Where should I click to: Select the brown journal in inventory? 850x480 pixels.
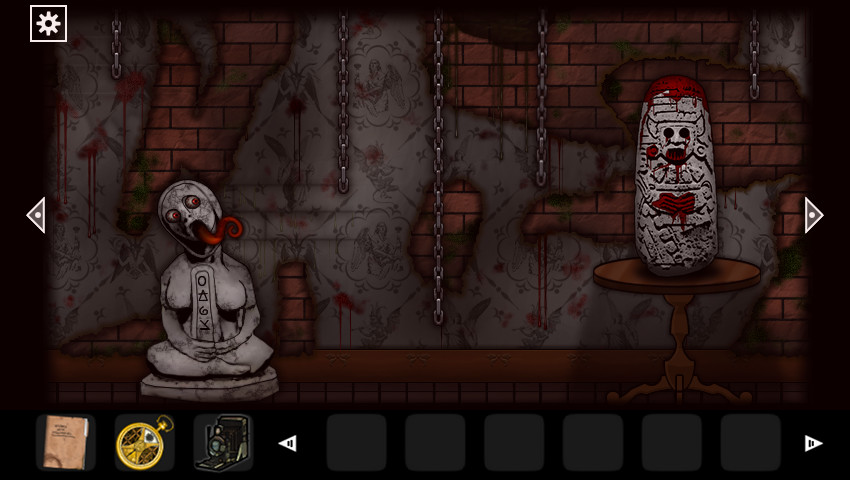(x=66, y=442)
